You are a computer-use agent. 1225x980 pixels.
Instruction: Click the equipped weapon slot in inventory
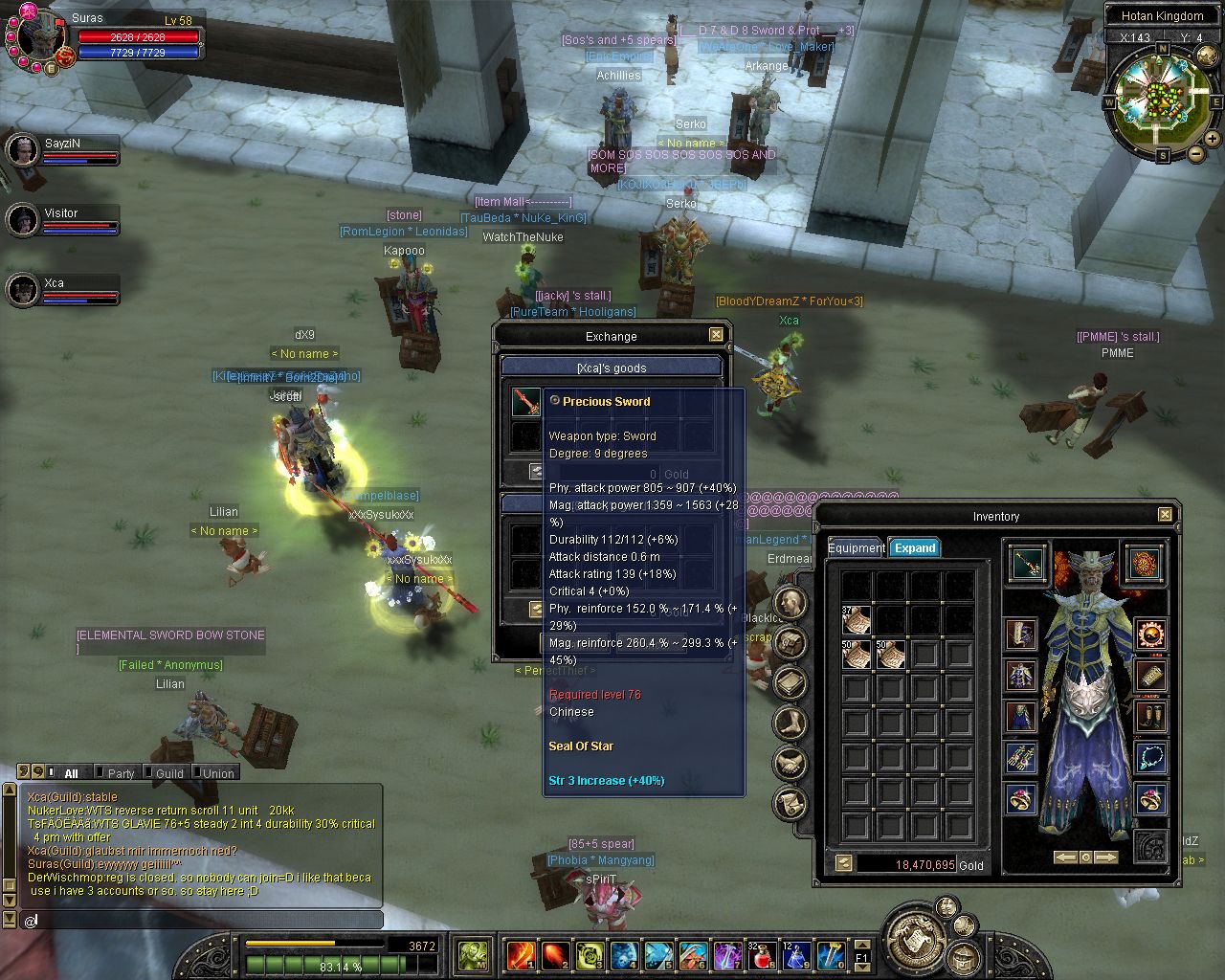1027,565
